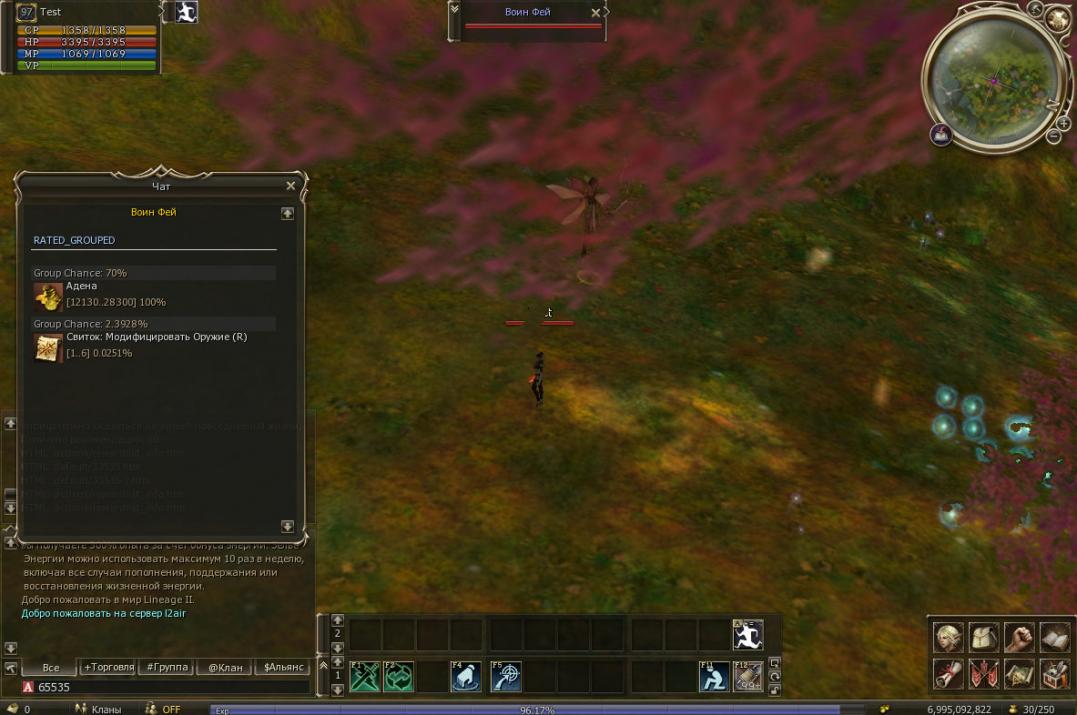Use the F2 green circular arrows skill

coord(398,677)
